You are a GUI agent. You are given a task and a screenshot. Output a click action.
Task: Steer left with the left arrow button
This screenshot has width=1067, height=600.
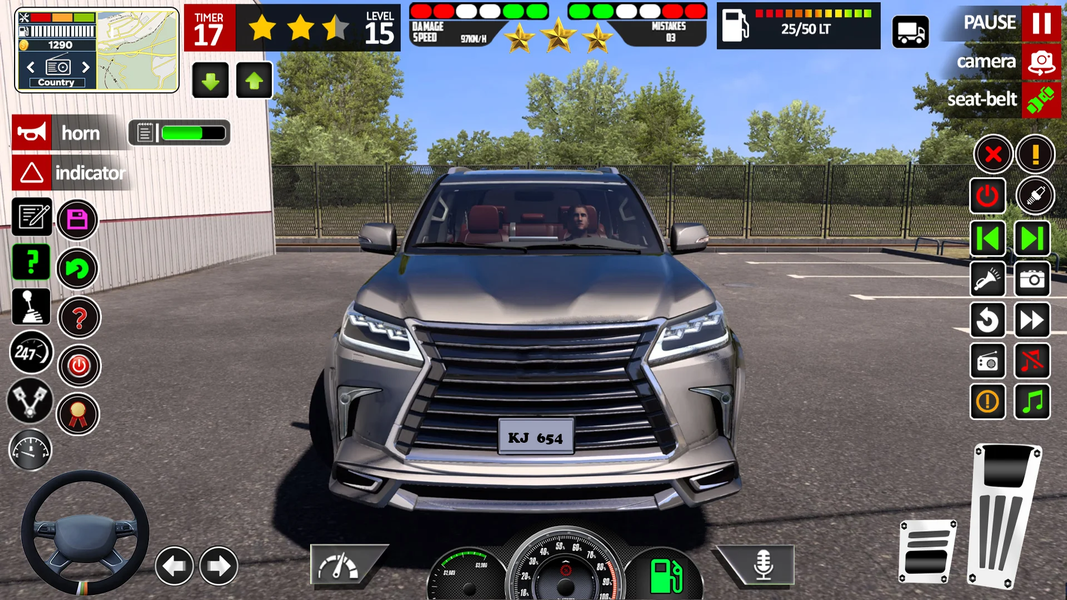(x=174, y=566)
